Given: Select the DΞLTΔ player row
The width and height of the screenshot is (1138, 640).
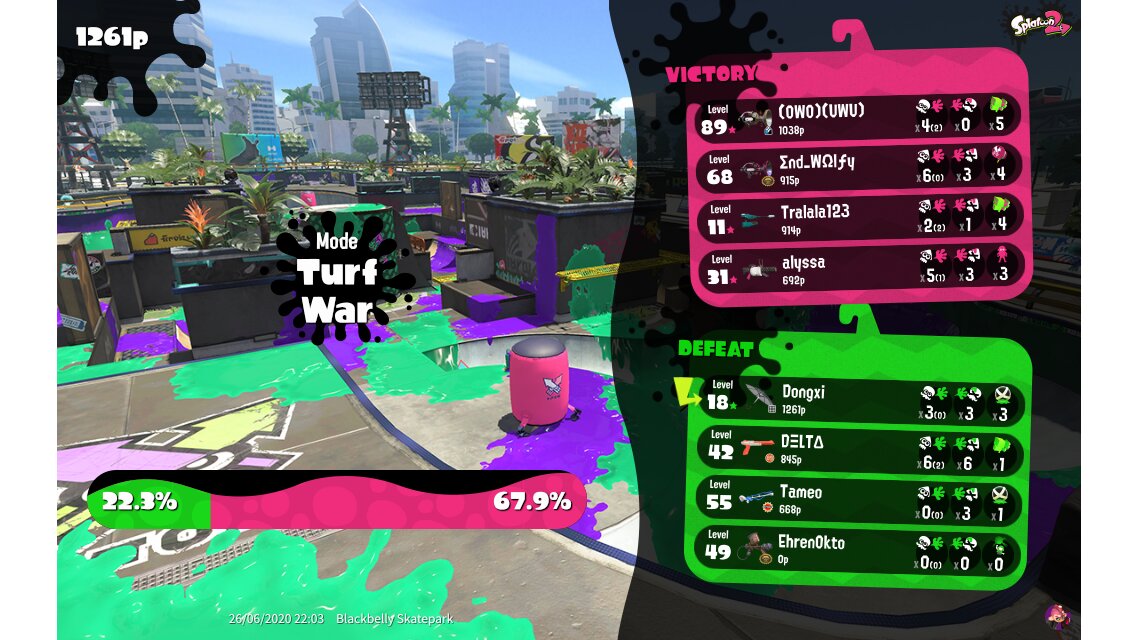Looking at the screenshot, I should pyautogui.click(x=858, y=449).
